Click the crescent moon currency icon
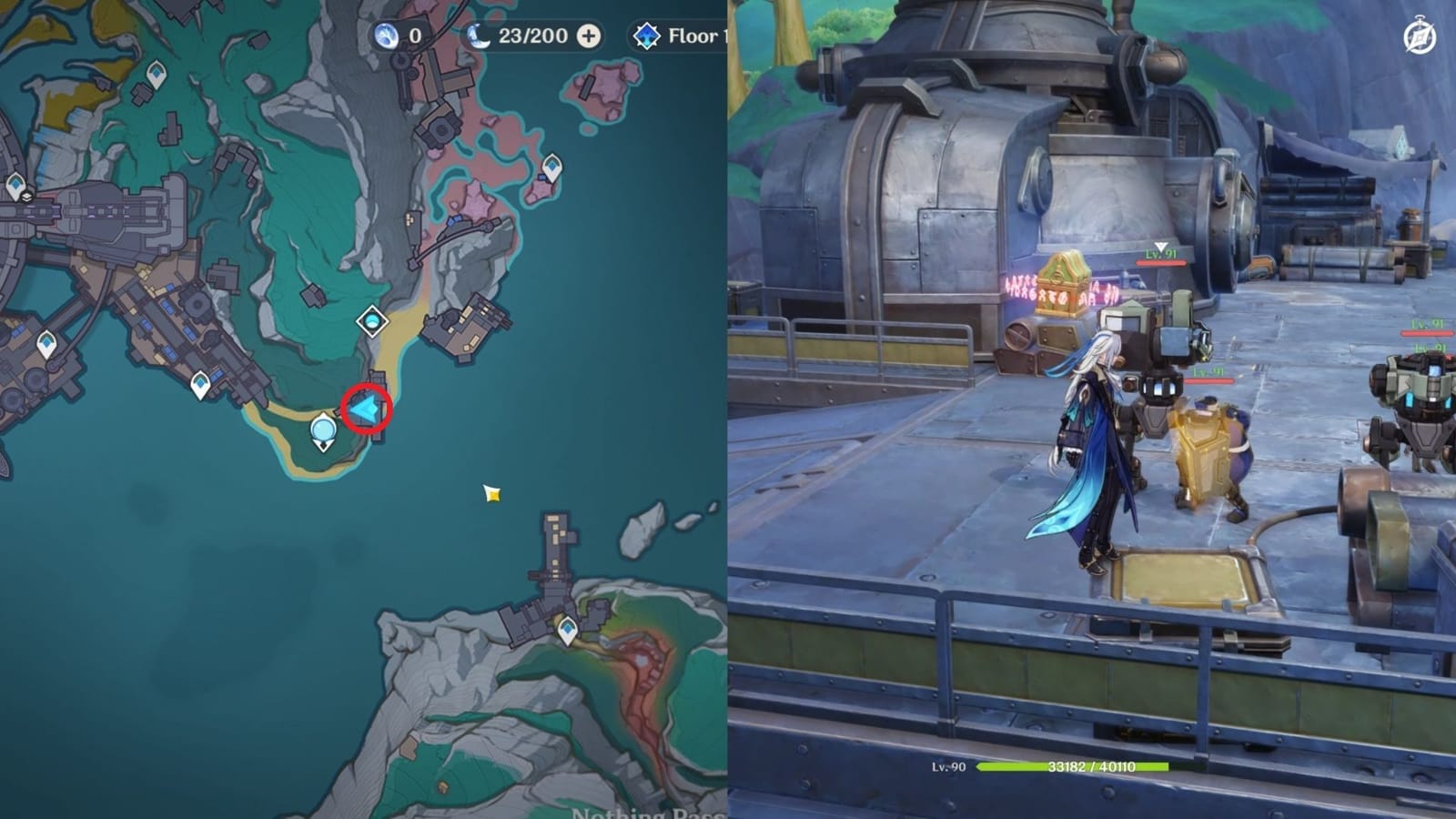1456x819 pixels. coord(480,36)
